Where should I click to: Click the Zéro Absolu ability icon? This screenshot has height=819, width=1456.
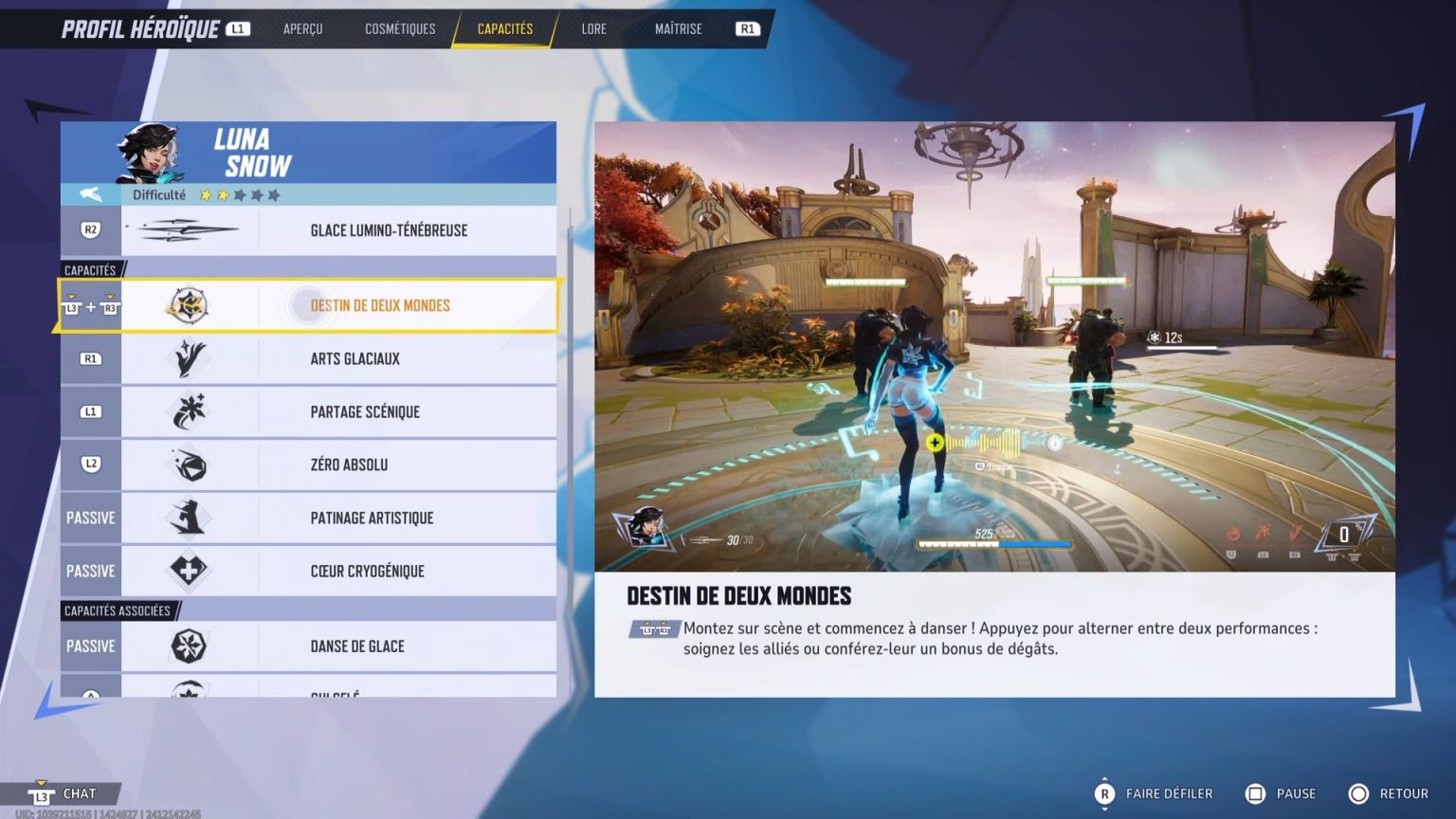(188, 464)
